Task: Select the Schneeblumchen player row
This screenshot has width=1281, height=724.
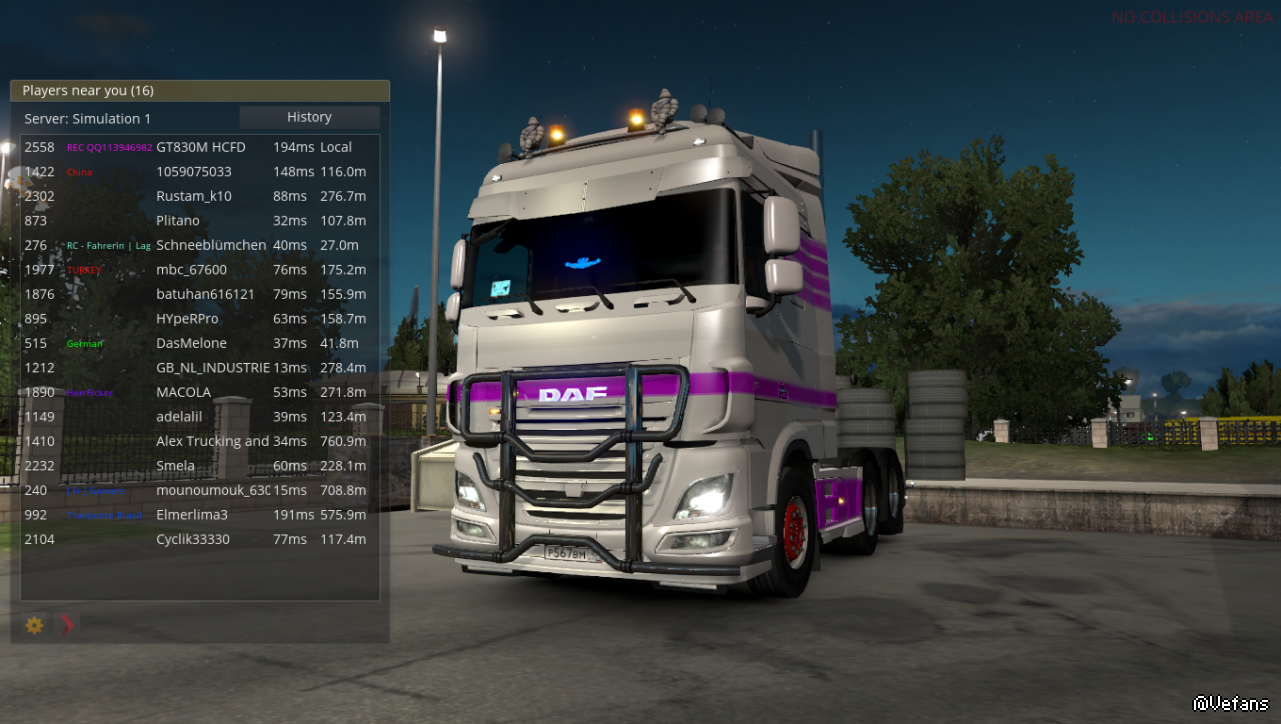Action: tap(211, 245)
